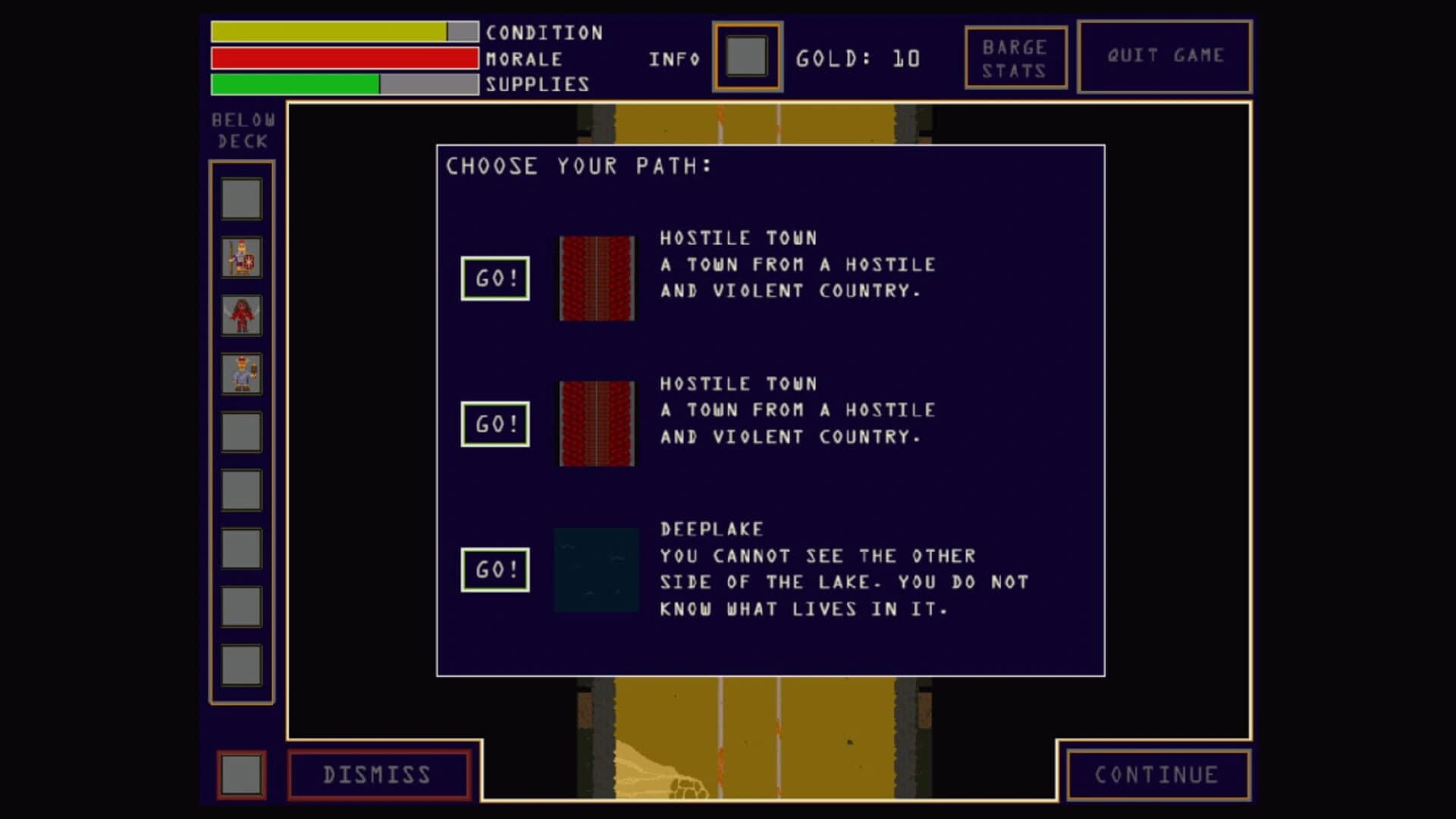This screenshot has height=819, width=1456.
Task: Open the BARGE STATS panel
Action: 1015,55
